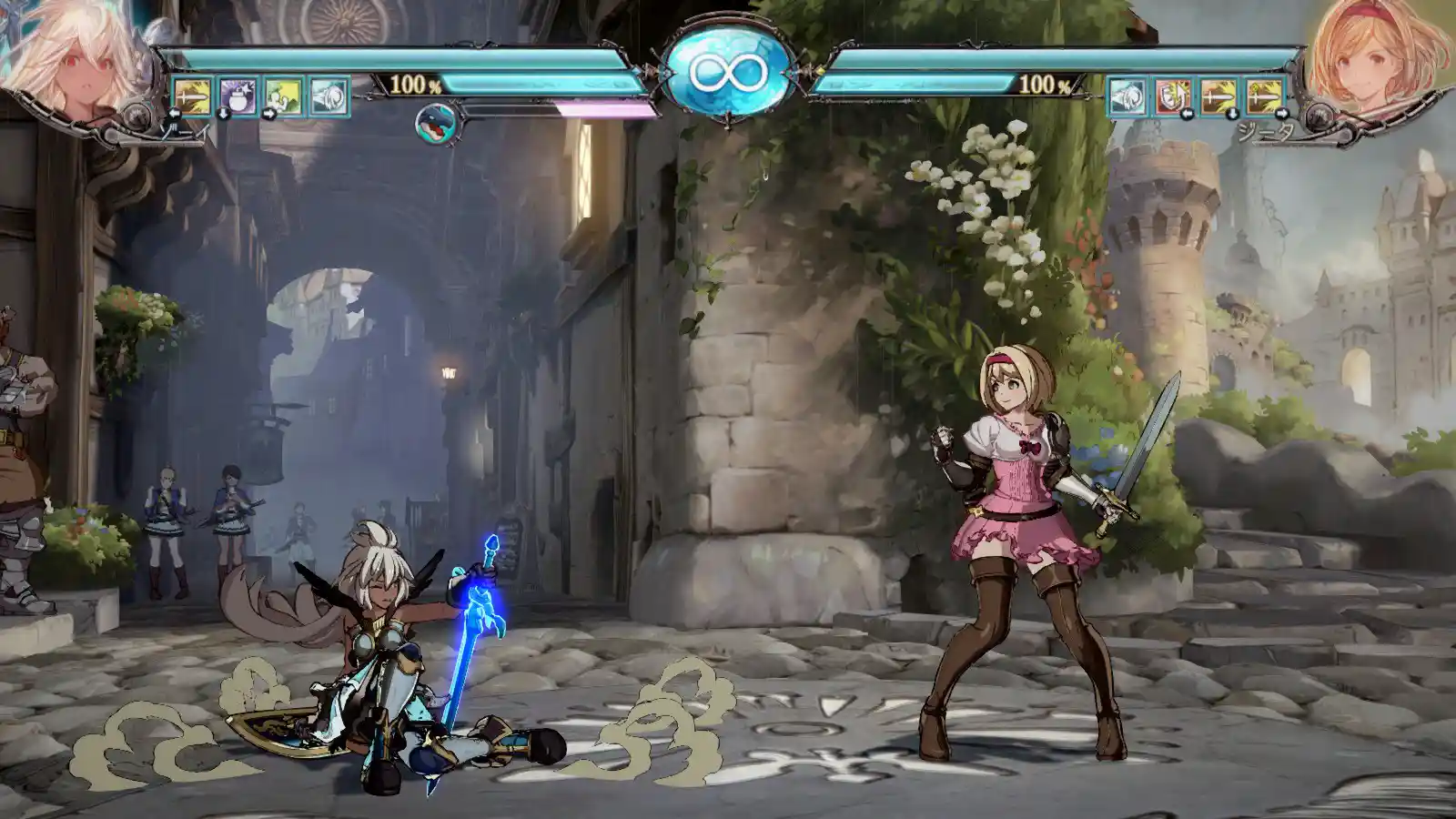Image resolution: width=1456 pixels, height=819 pixels.
Task: Choose Djeeta's sword skill with down arrow
Action: tap(1218, 96)
